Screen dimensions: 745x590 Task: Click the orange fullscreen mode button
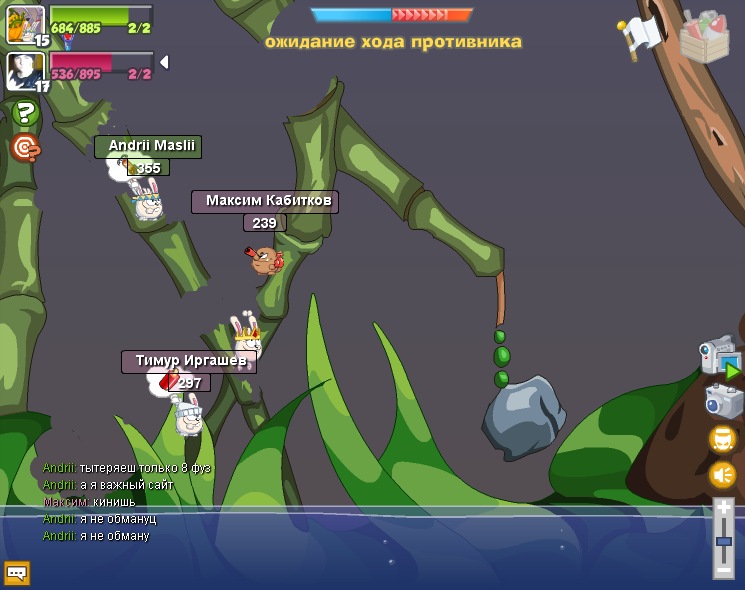[x=723, y=438]
